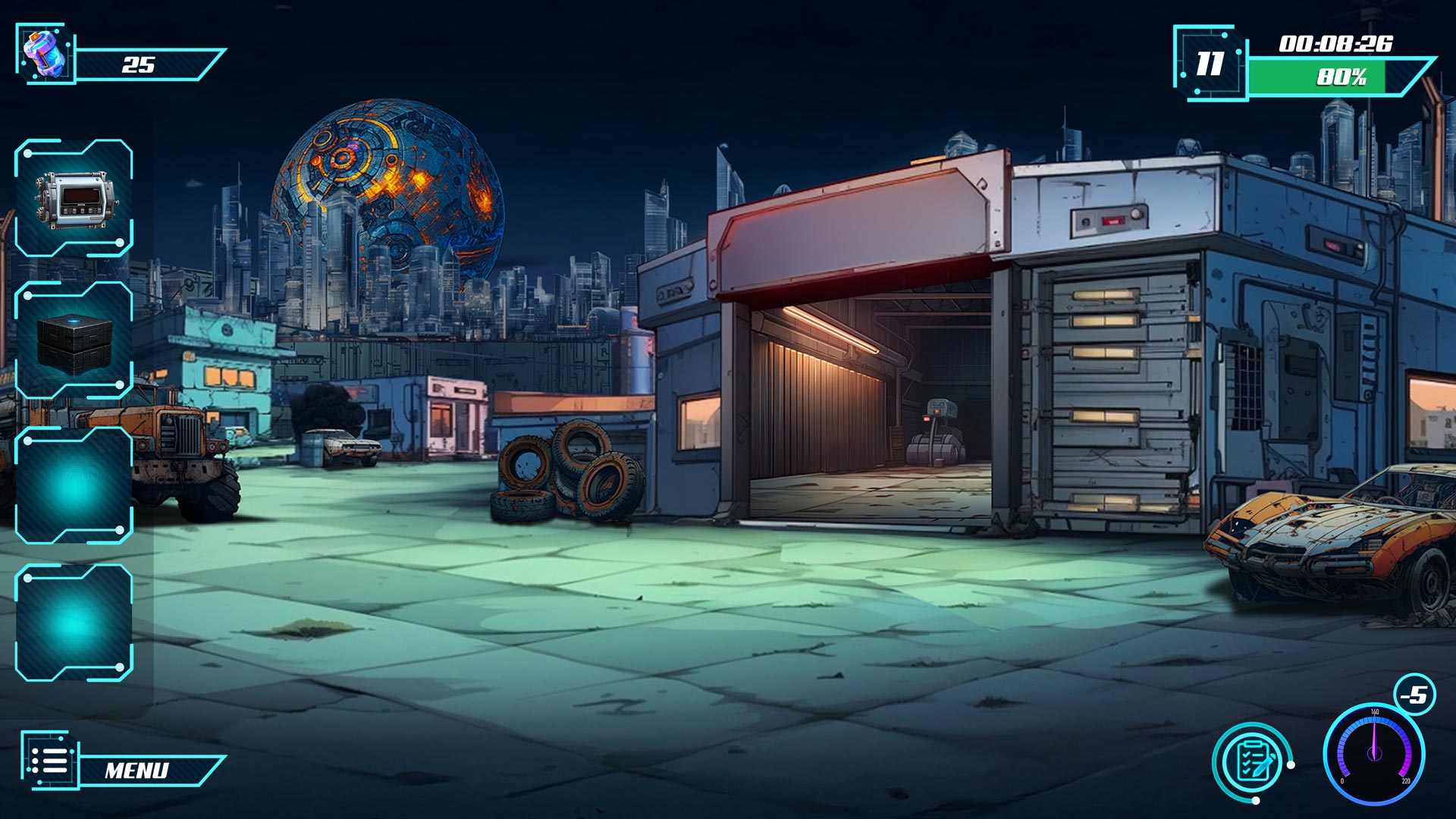Select the metal gauge device inventory slot
1456x819 pixels.
point(74,199)
